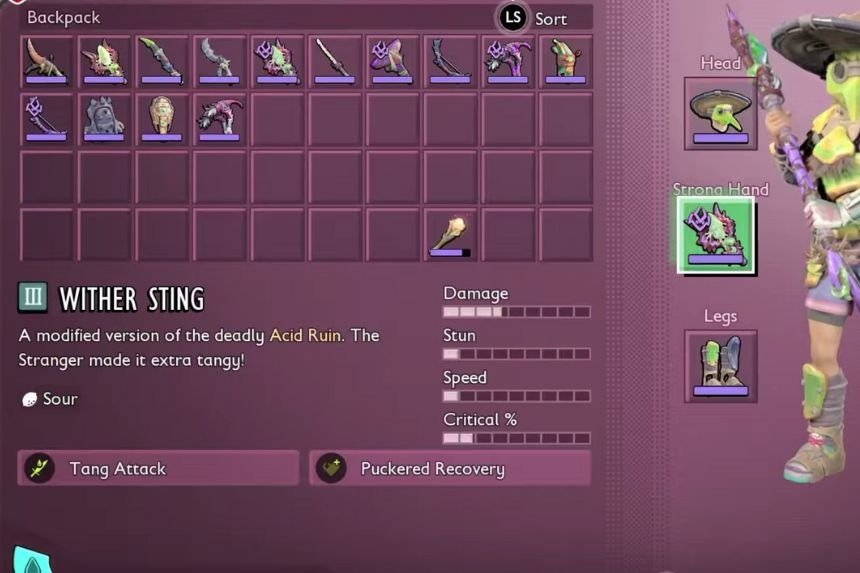Select the grey stone helmet in backpack
This screenshot has width=860, height=573.
pyautogui.click(x=104, y=119)
